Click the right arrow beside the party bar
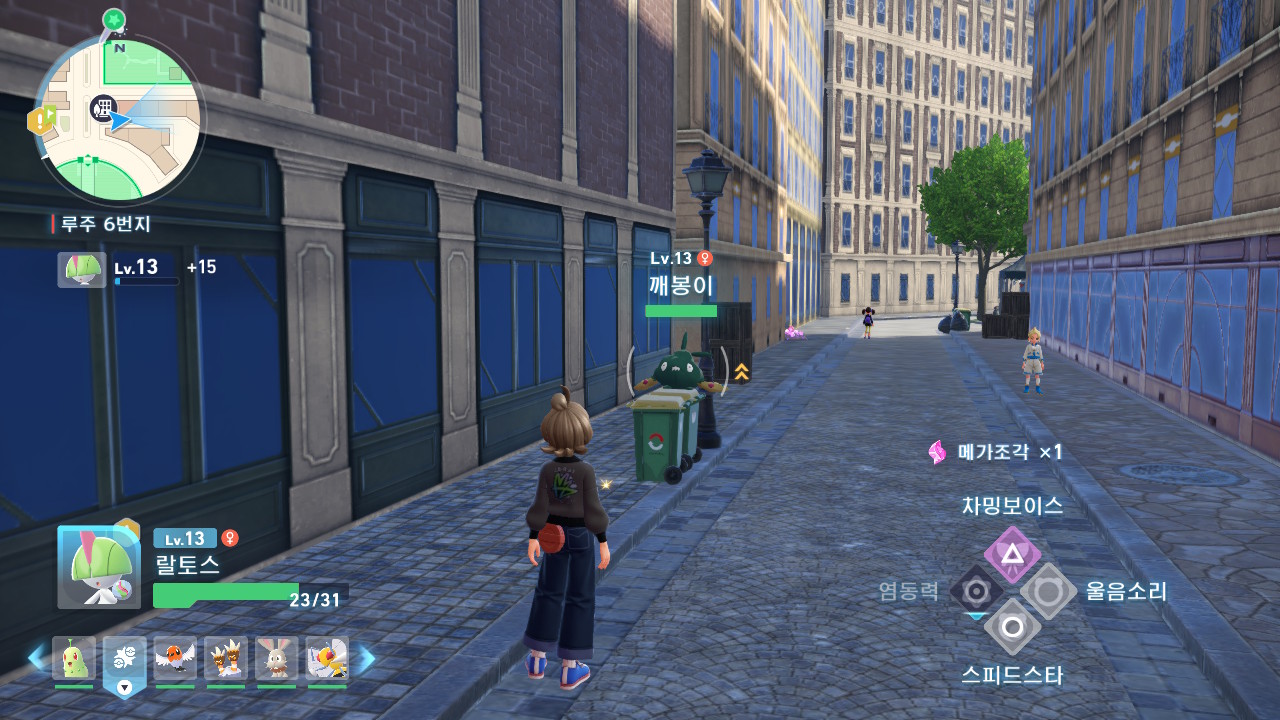The image size is (1280, 720). tap(366, 658)
